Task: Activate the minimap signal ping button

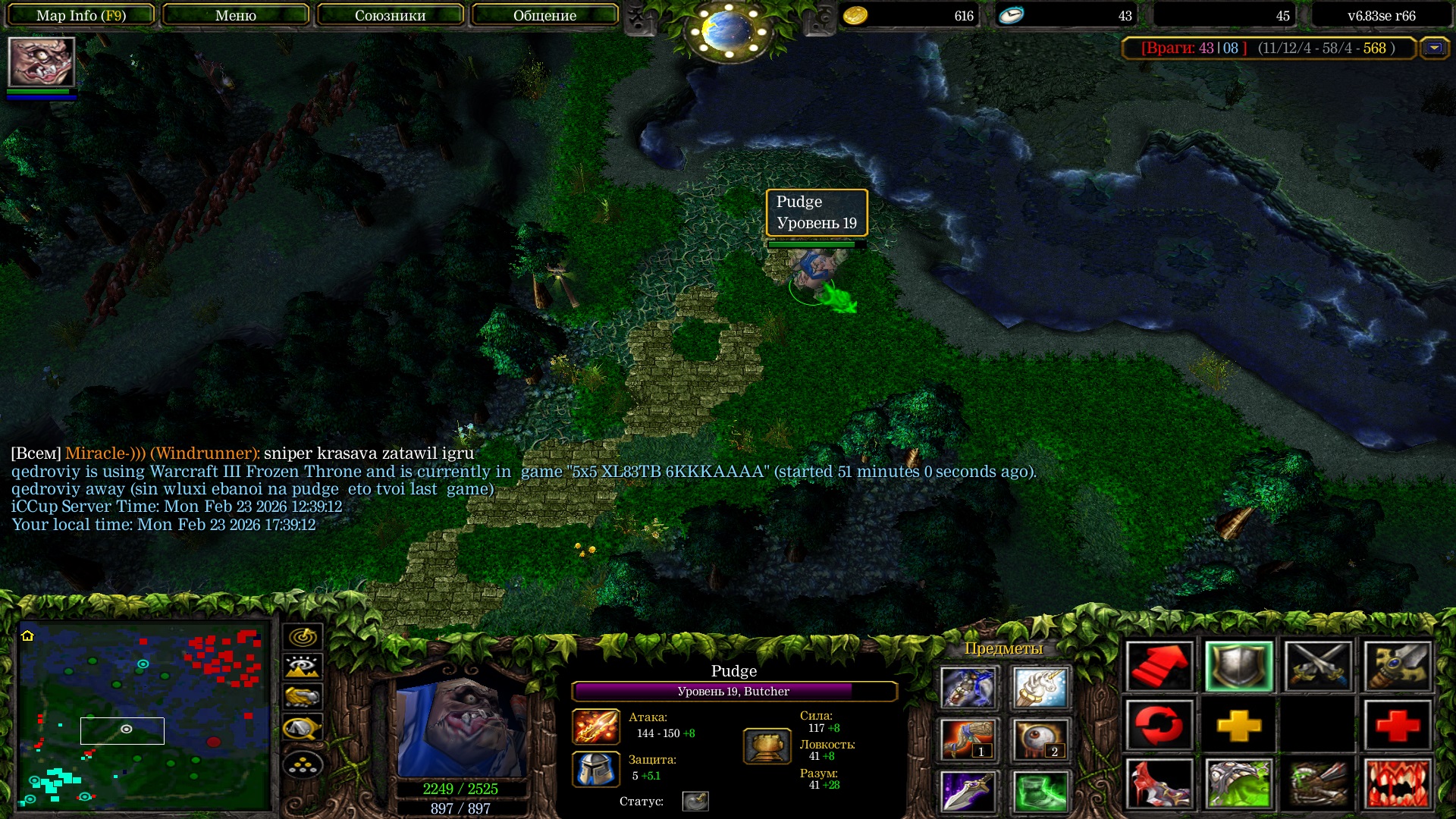Action: click(x=303, y=636)
